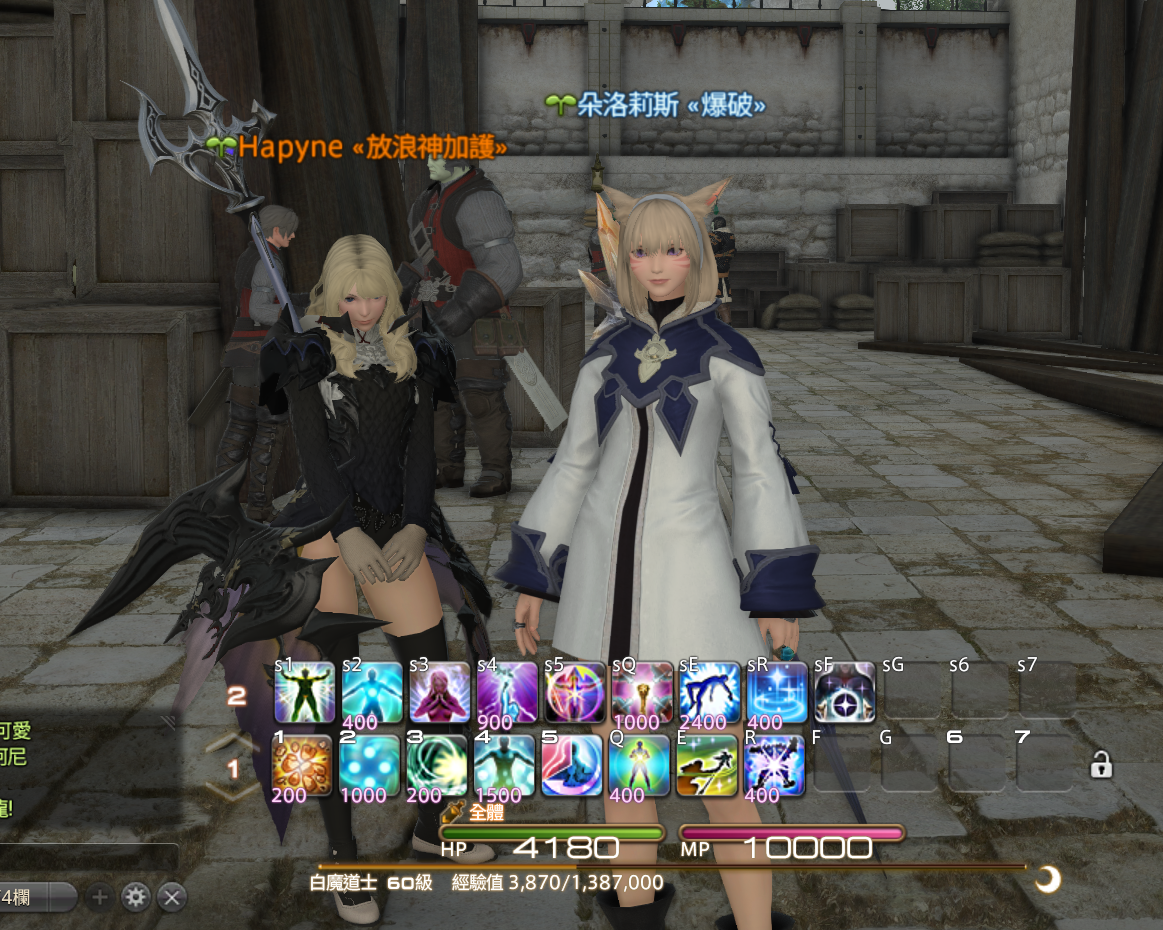The height and width of the screenshot is (930, 1163).
Task: Cast the cyan orbs spell in slot 2
Action: [x=370, y=766]
